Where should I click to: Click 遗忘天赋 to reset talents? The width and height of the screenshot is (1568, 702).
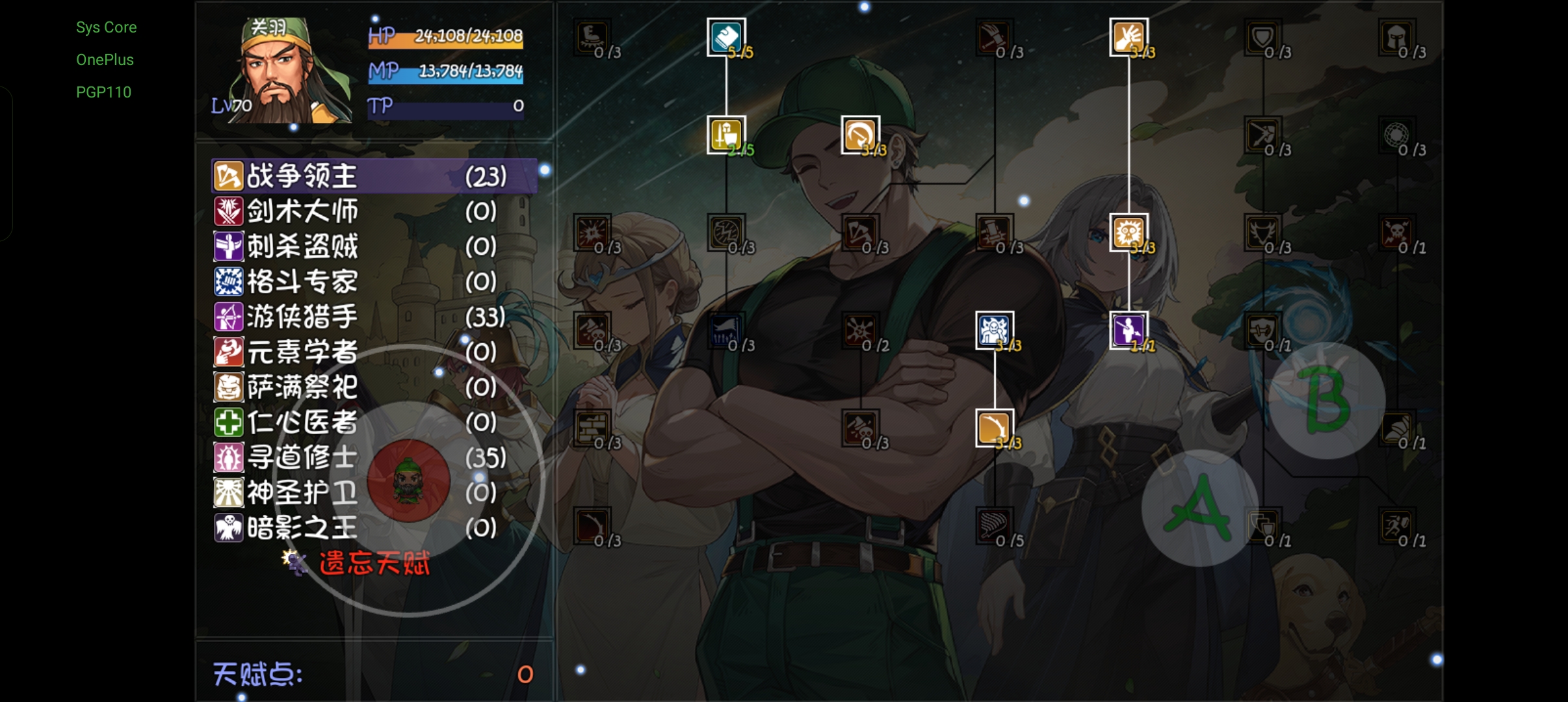tap(374, 563)
